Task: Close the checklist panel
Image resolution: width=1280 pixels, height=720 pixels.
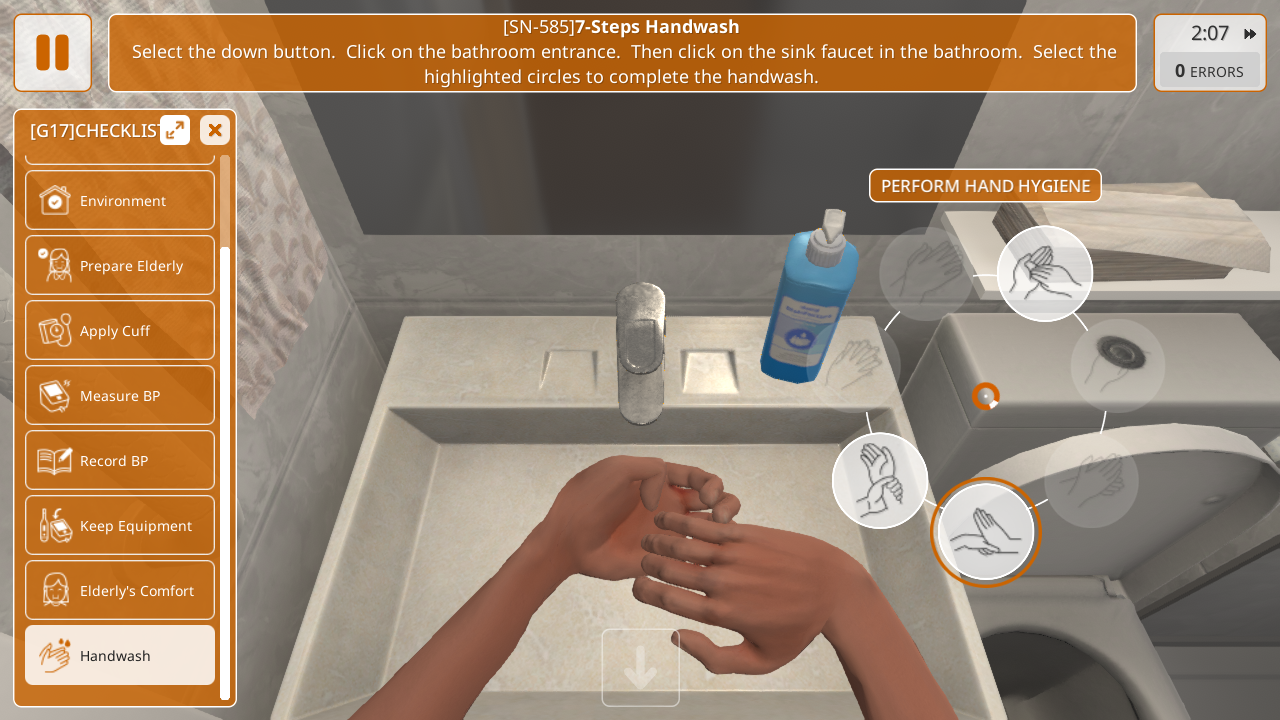Action: 215,130
